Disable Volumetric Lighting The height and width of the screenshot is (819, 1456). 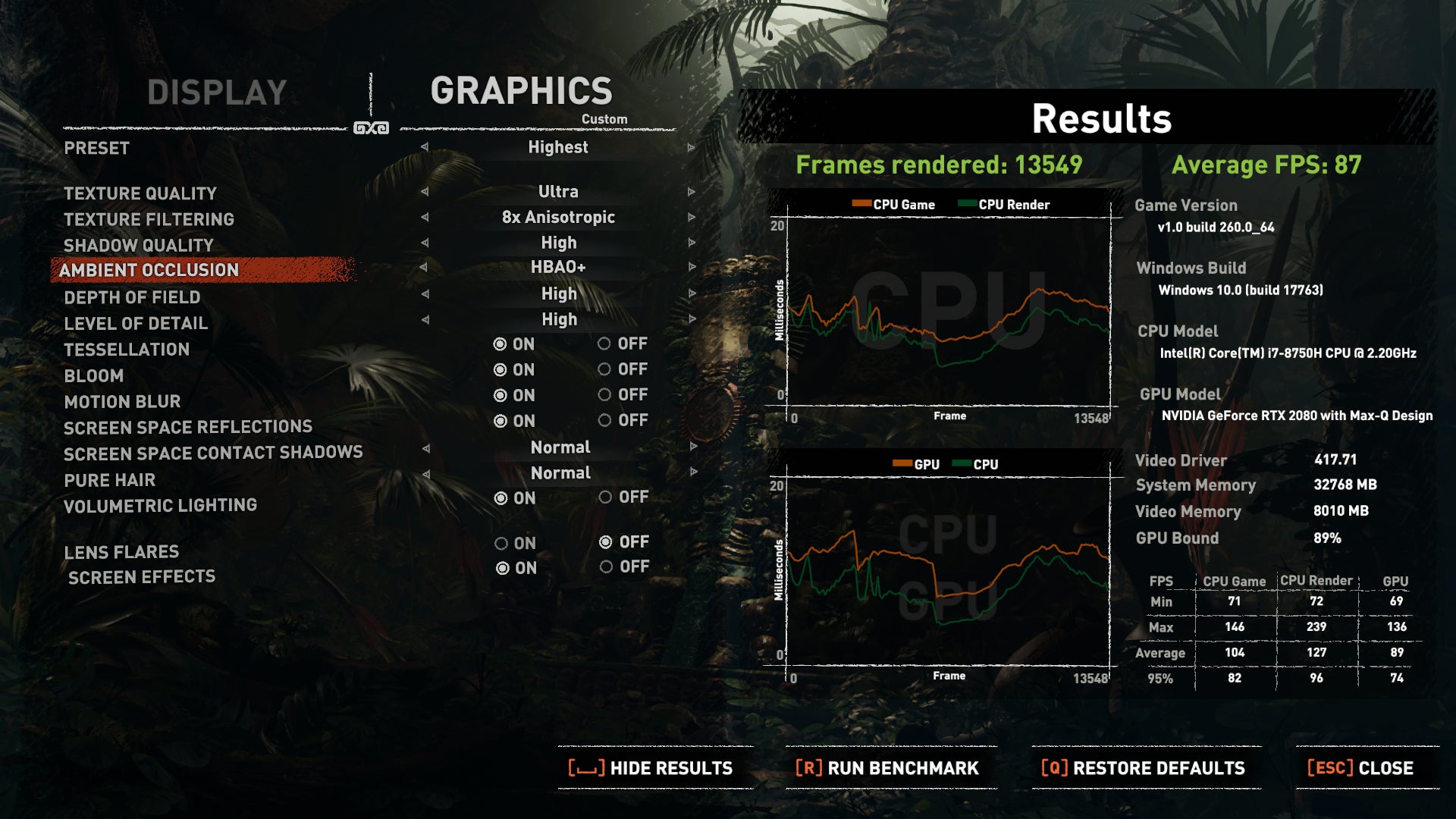coord(605,497)
